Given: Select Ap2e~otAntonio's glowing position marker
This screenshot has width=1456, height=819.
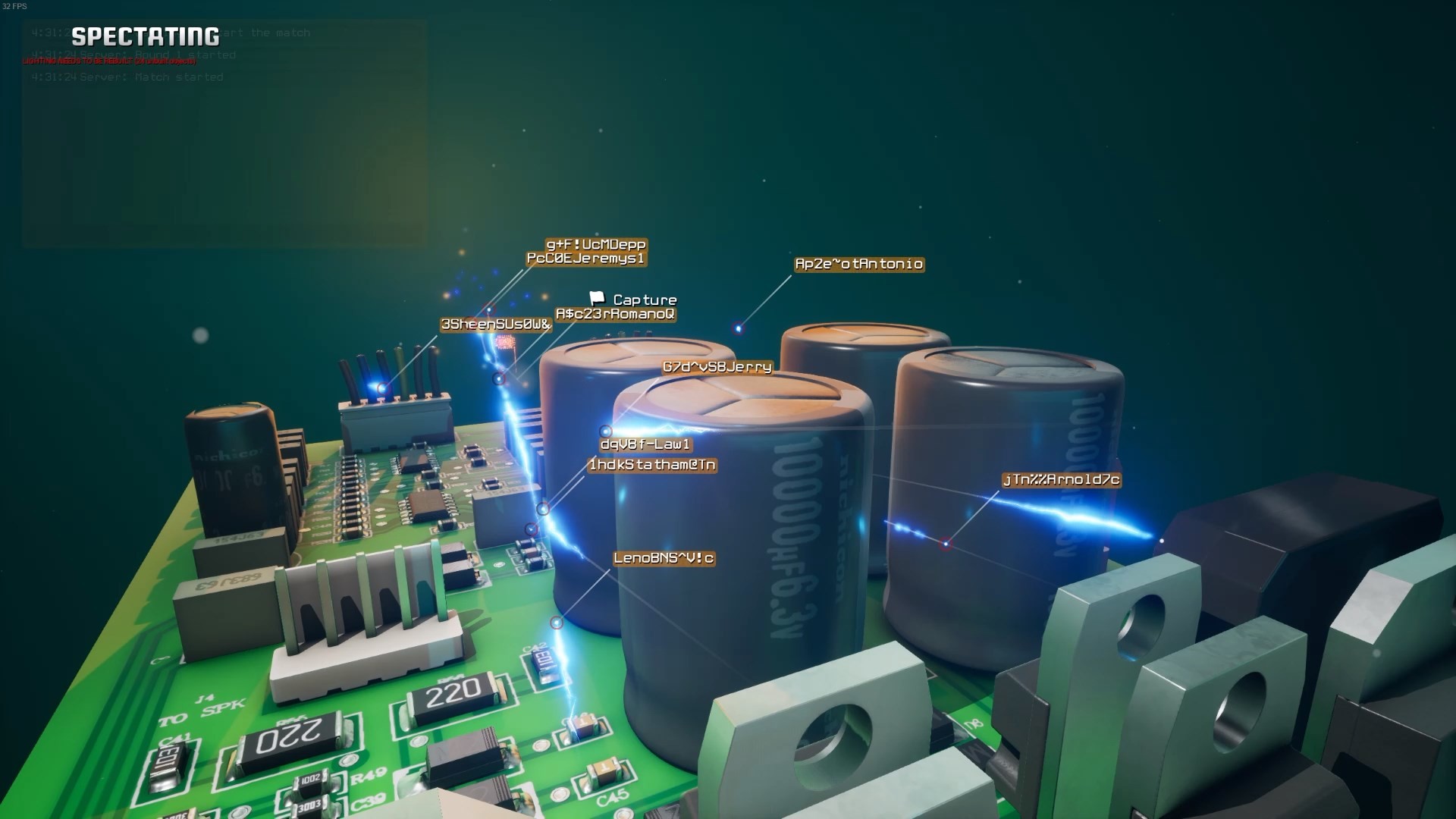Looking at the screenshot, I should 738,328.
